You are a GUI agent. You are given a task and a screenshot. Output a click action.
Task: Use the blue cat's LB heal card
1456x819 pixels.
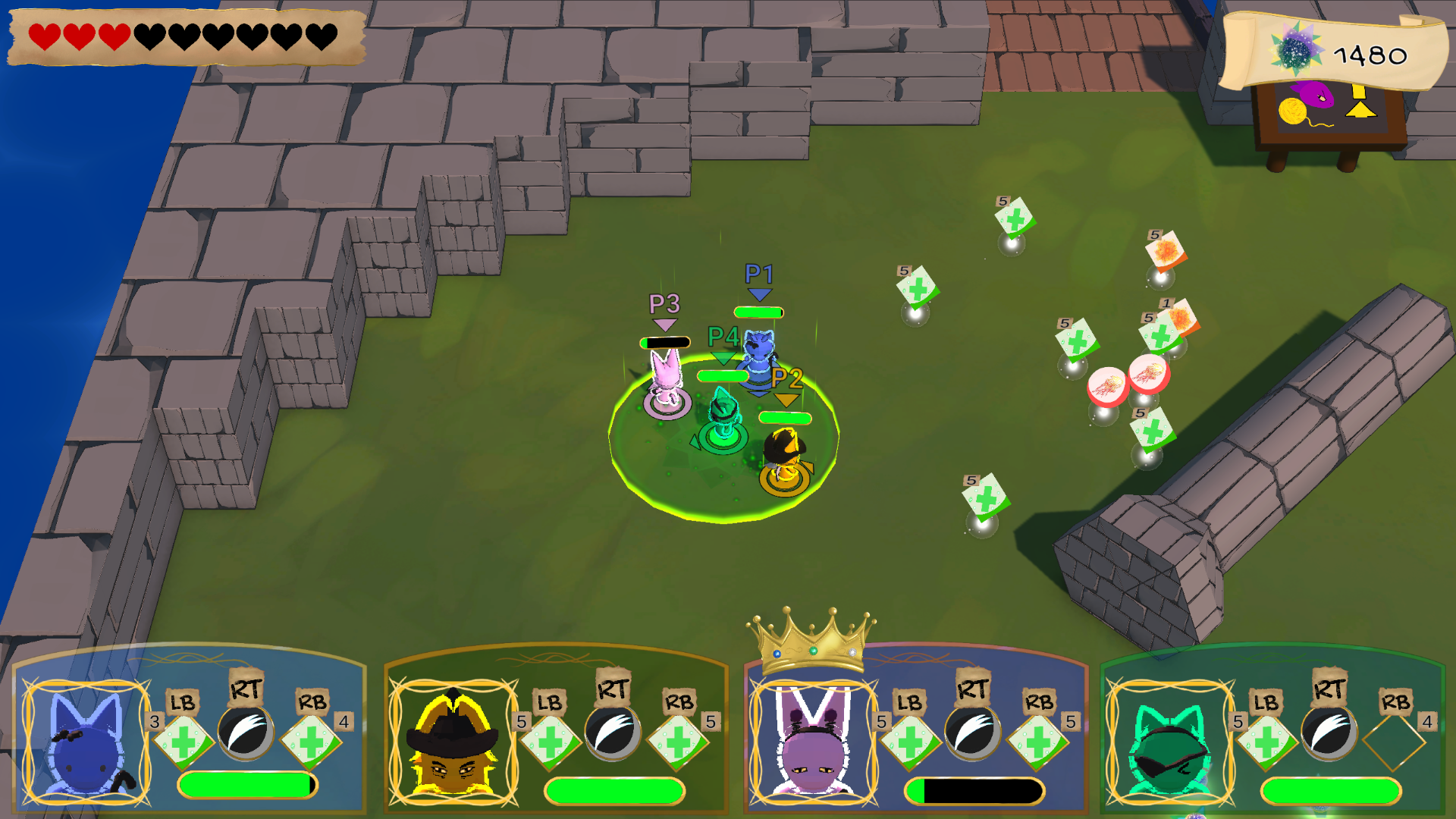183,740
